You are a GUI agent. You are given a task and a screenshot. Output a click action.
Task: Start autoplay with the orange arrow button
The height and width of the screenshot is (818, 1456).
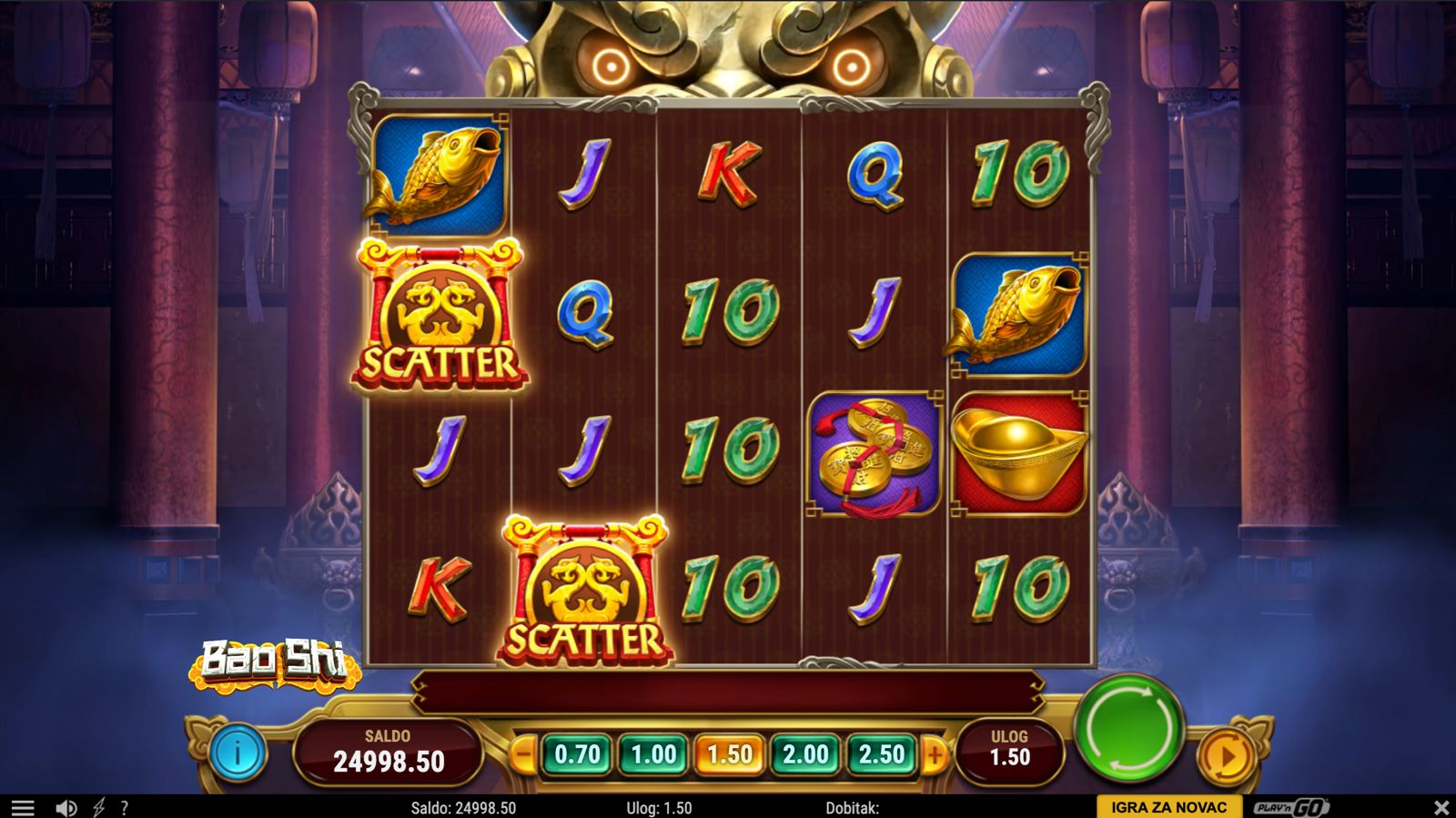pyautogui.click(x=1226, y=755)
